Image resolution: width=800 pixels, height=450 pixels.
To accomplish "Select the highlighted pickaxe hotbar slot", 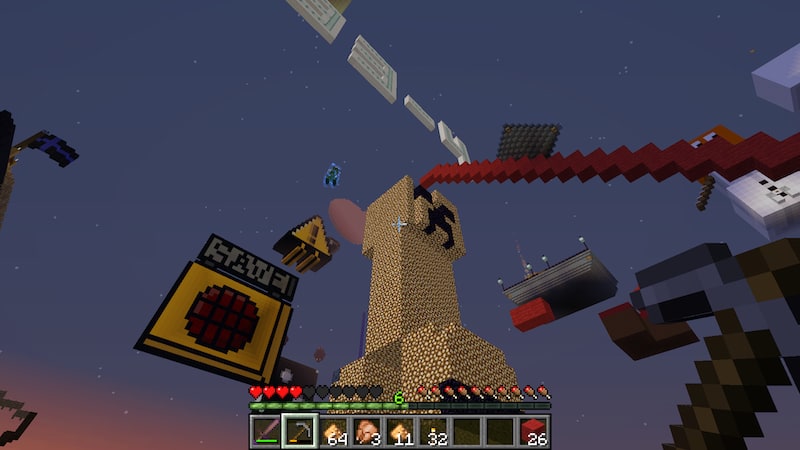I will pos(299,431).
